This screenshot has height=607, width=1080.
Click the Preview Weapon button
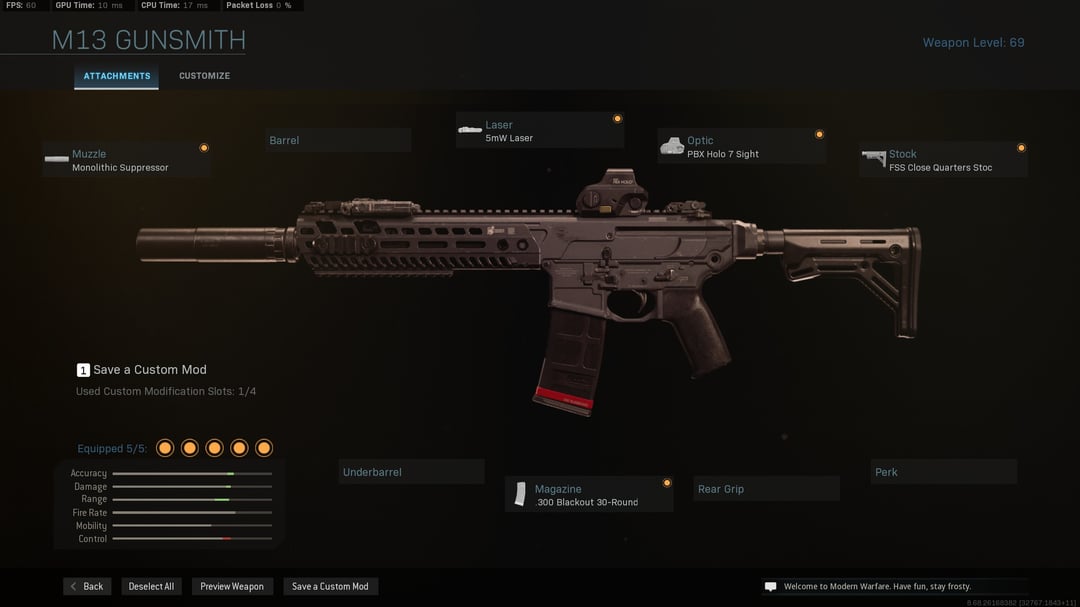232,587
